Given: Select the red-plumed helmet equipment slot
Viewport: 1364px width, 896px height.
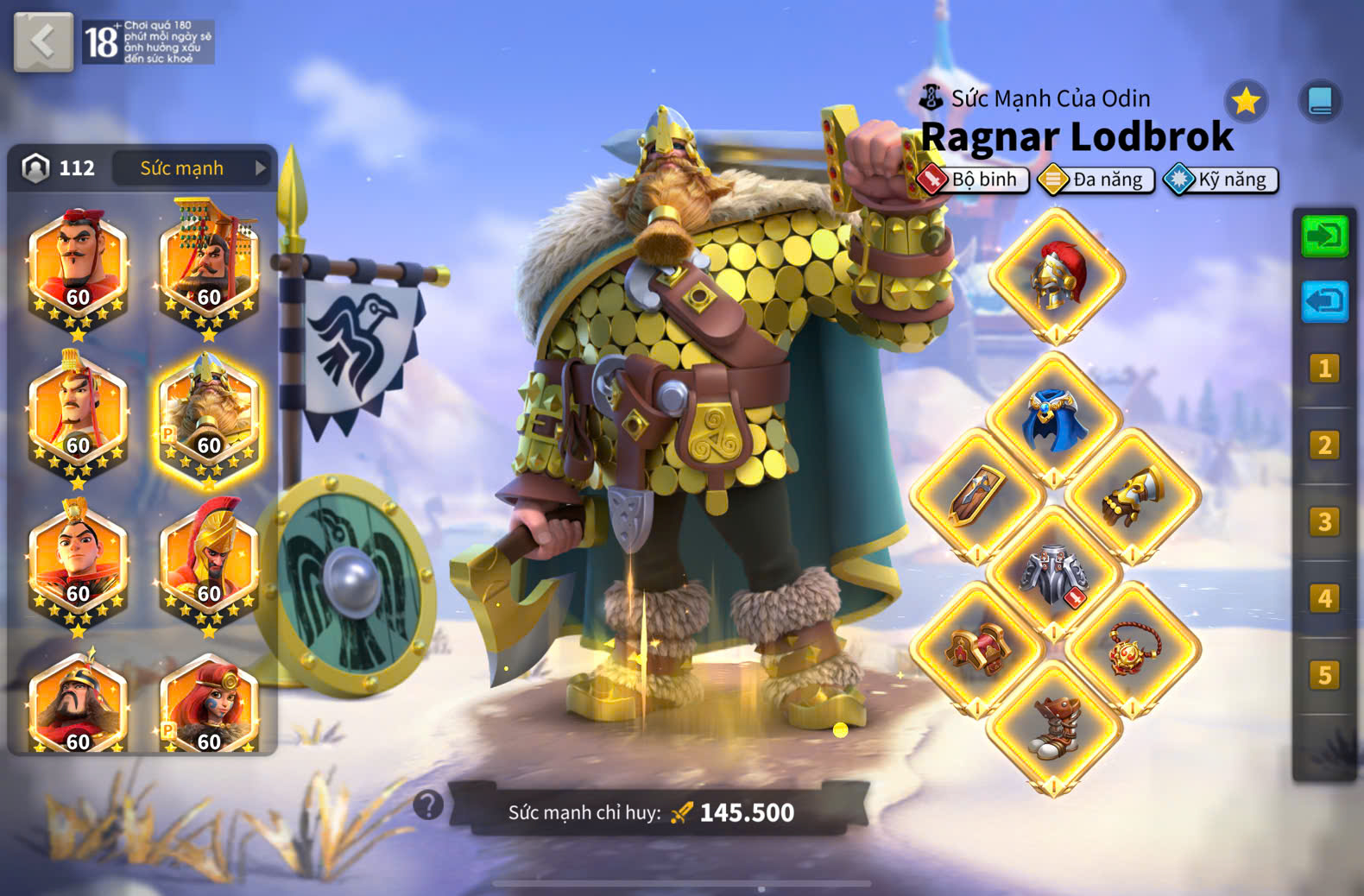Looking at the screenshot, I should [1056, 276].
